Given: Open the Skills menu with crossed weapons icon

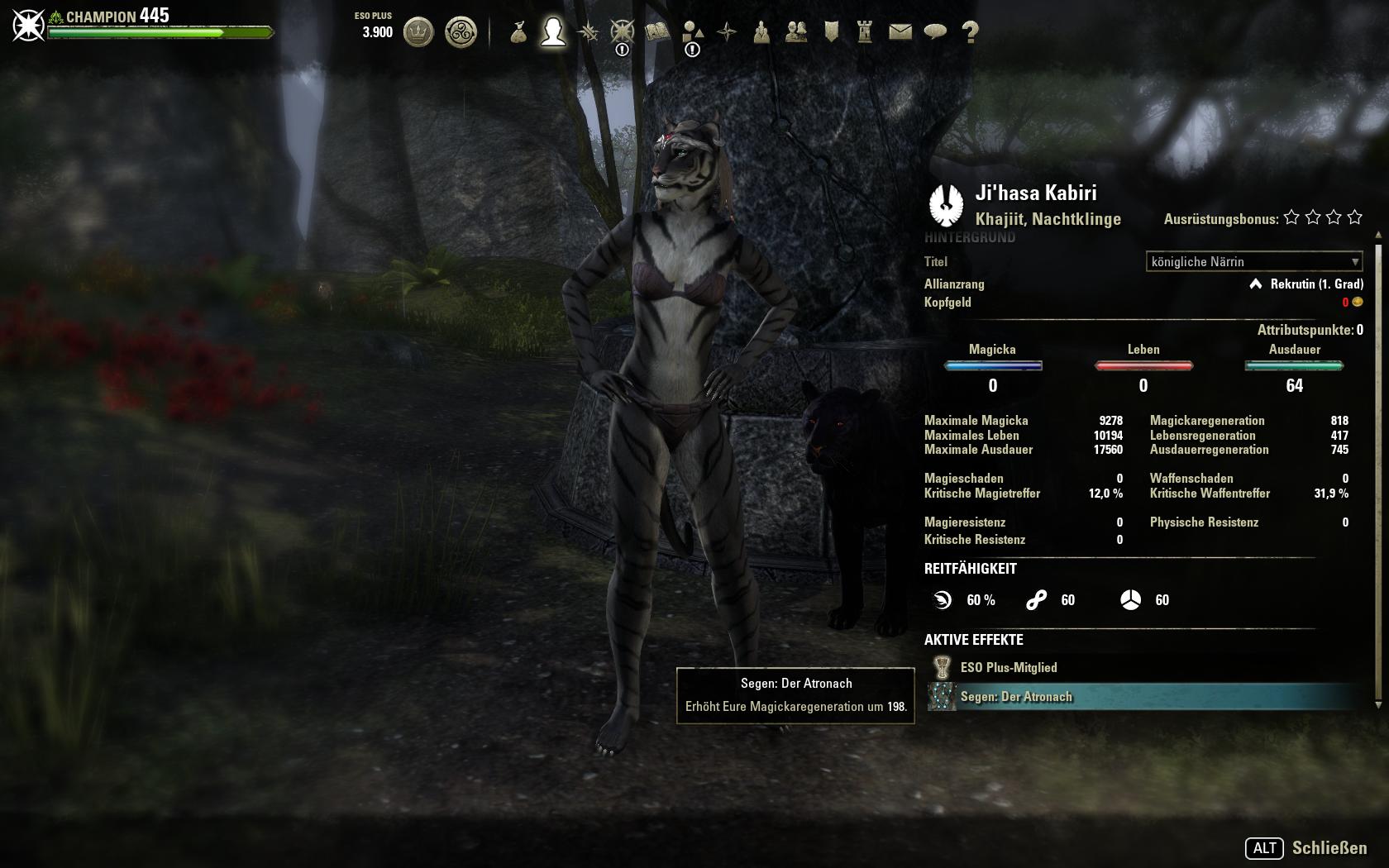Looking at the screenshot, I should [588, 33].
